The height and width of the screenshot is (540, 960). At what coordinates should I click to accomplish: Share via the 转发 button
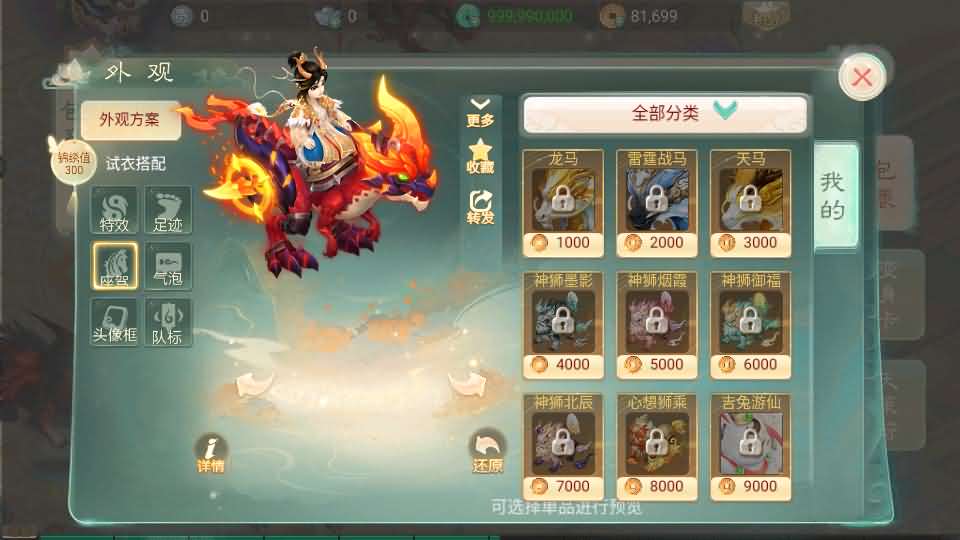[x=481, y=205]
